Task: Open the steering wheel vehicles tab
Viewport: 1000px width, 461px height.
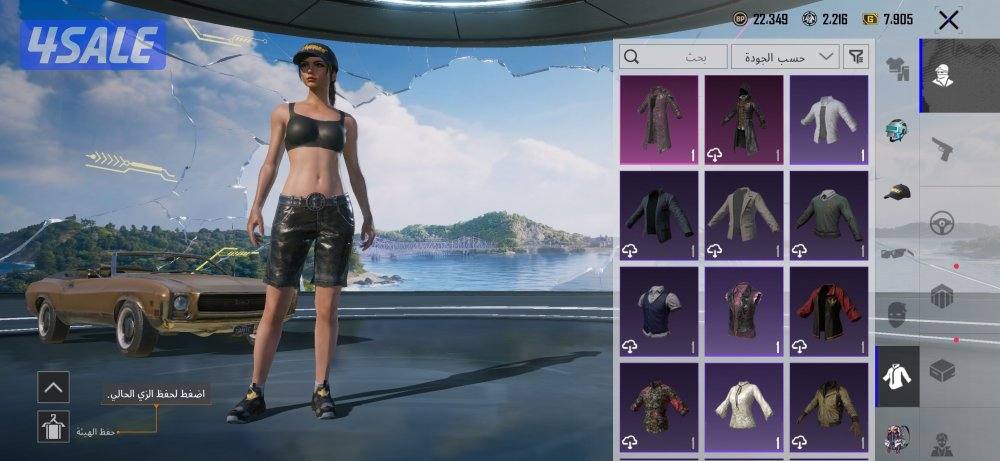Action: tap(941, 222)
